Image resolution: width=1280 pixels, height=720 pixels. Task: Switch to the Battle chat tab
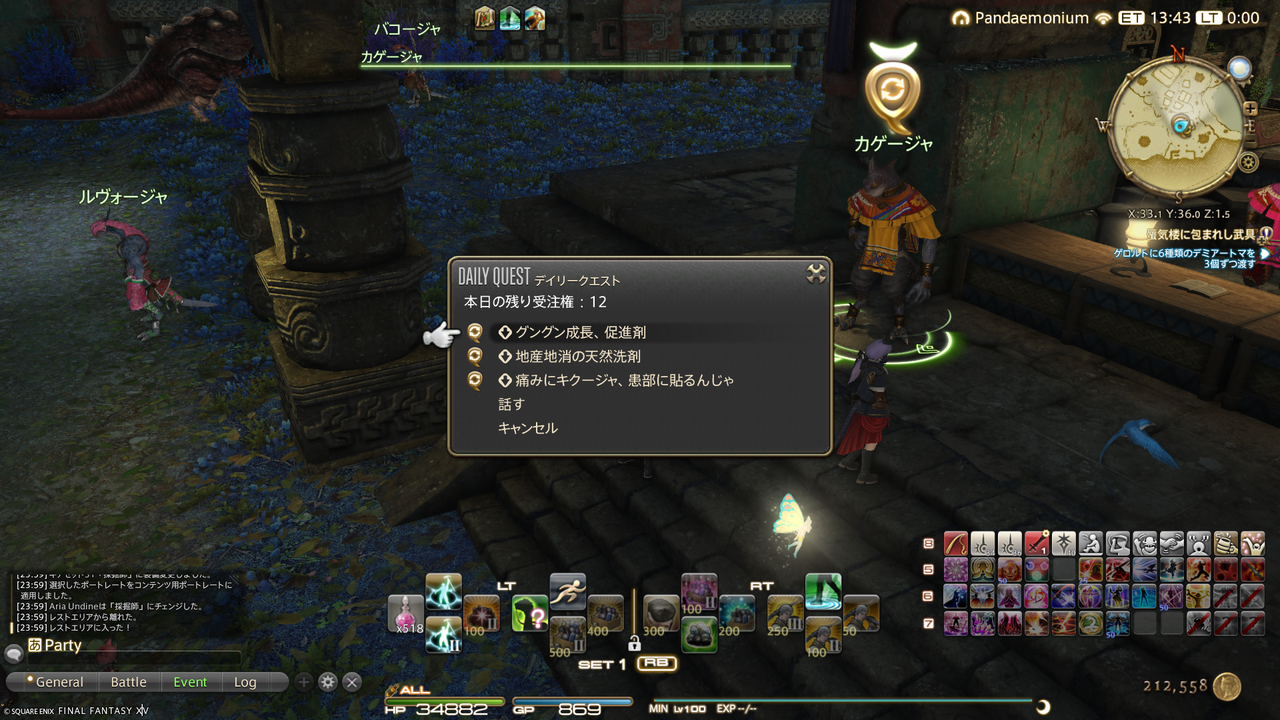pyautogui.click(x=129, y=681)
